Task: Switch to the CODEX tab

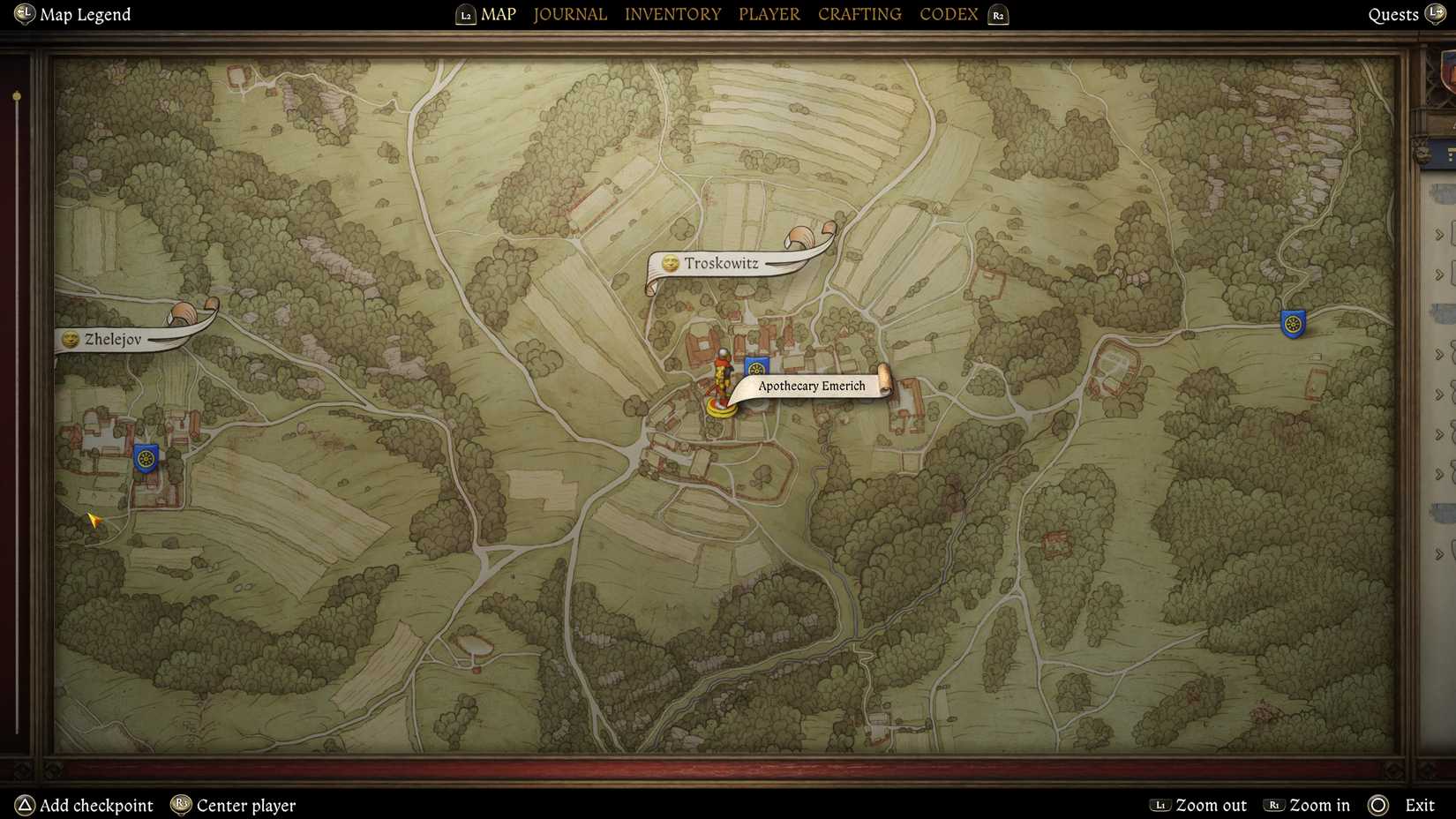Action: (948, 14)
